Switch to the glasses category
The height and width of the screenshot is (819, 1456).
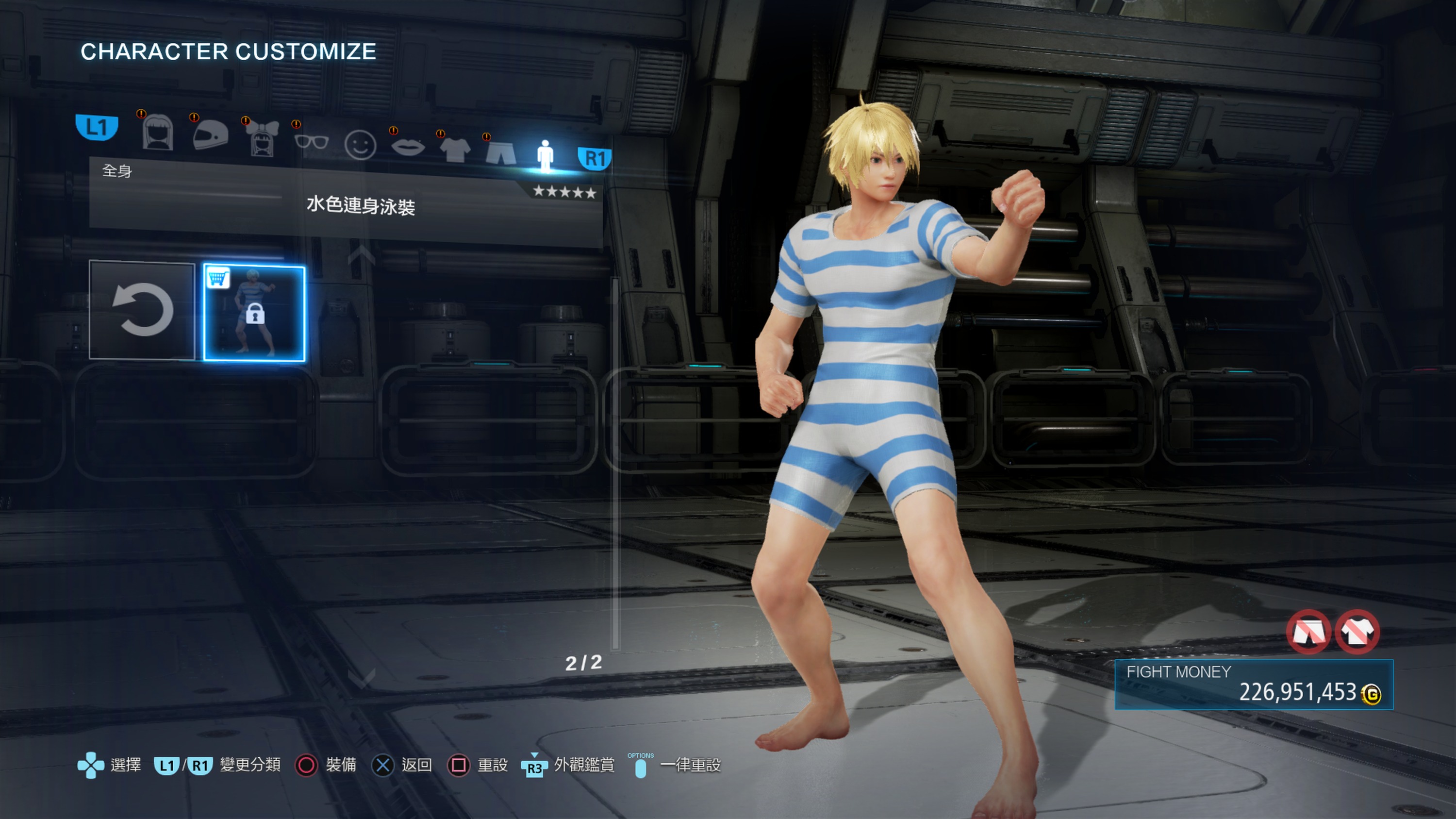[x=312, y=141]
